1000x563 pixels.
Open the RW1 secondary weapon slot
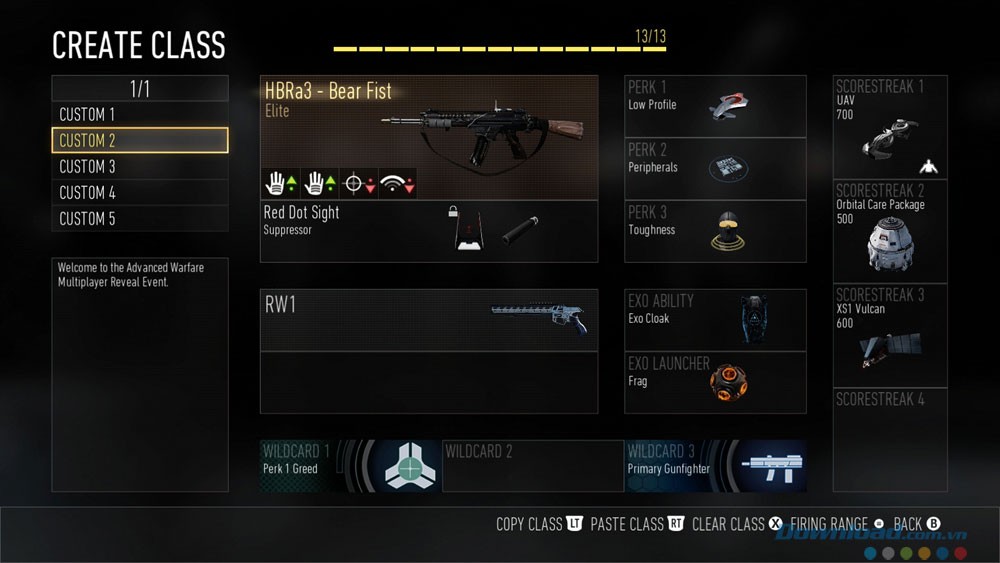pos(428,320)
